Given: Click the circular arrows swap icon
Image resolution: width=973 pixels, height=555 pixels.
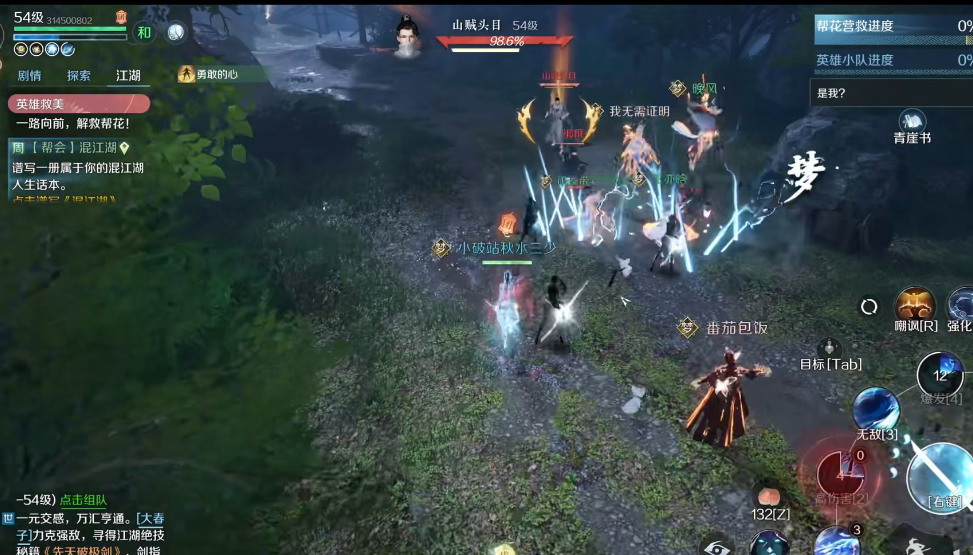Looking at the screenshot, I should click(869, 306).
